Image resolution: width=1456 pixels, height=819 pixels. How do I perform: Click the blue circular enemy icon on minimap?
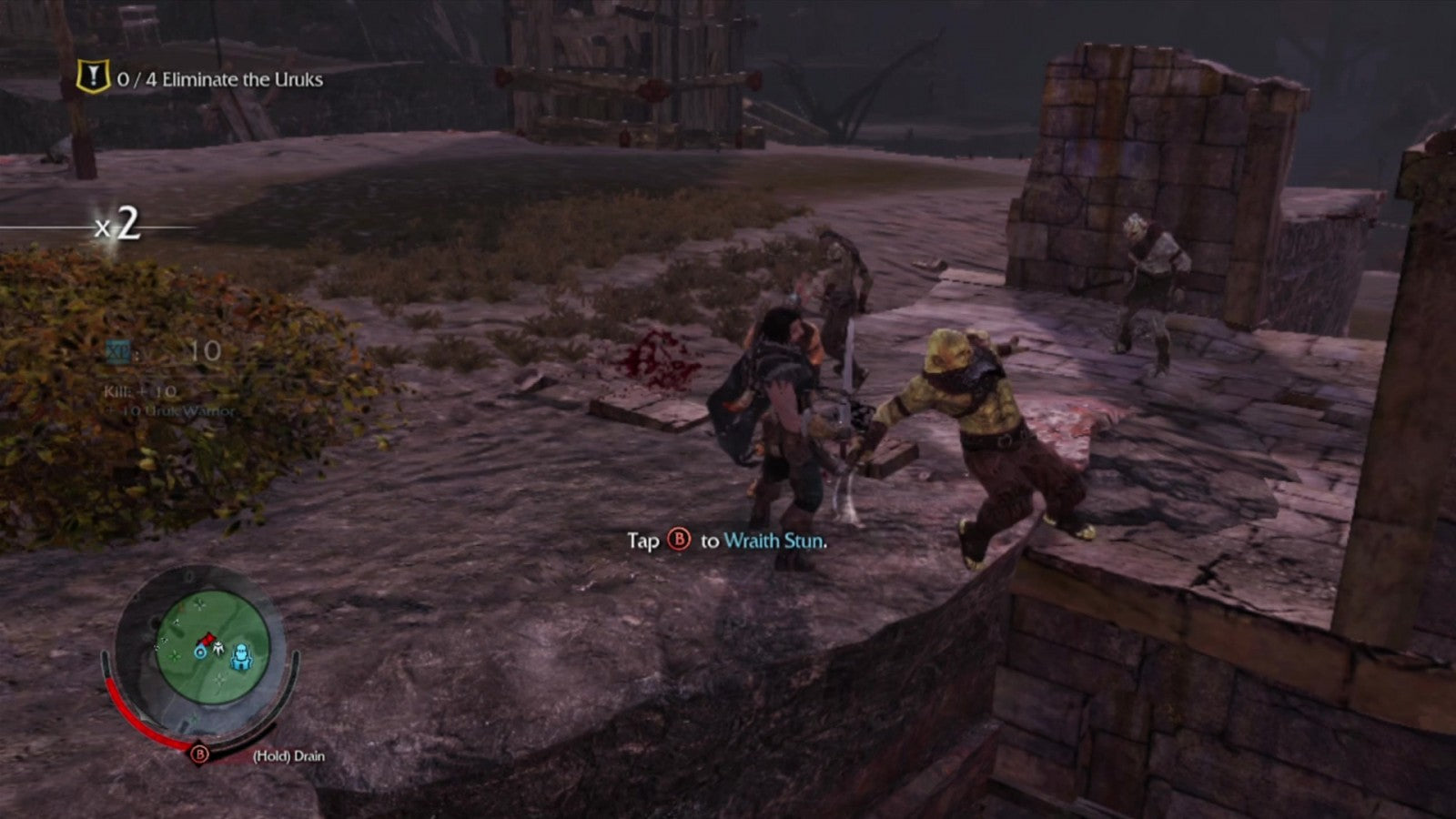click(x=200, y=652)
